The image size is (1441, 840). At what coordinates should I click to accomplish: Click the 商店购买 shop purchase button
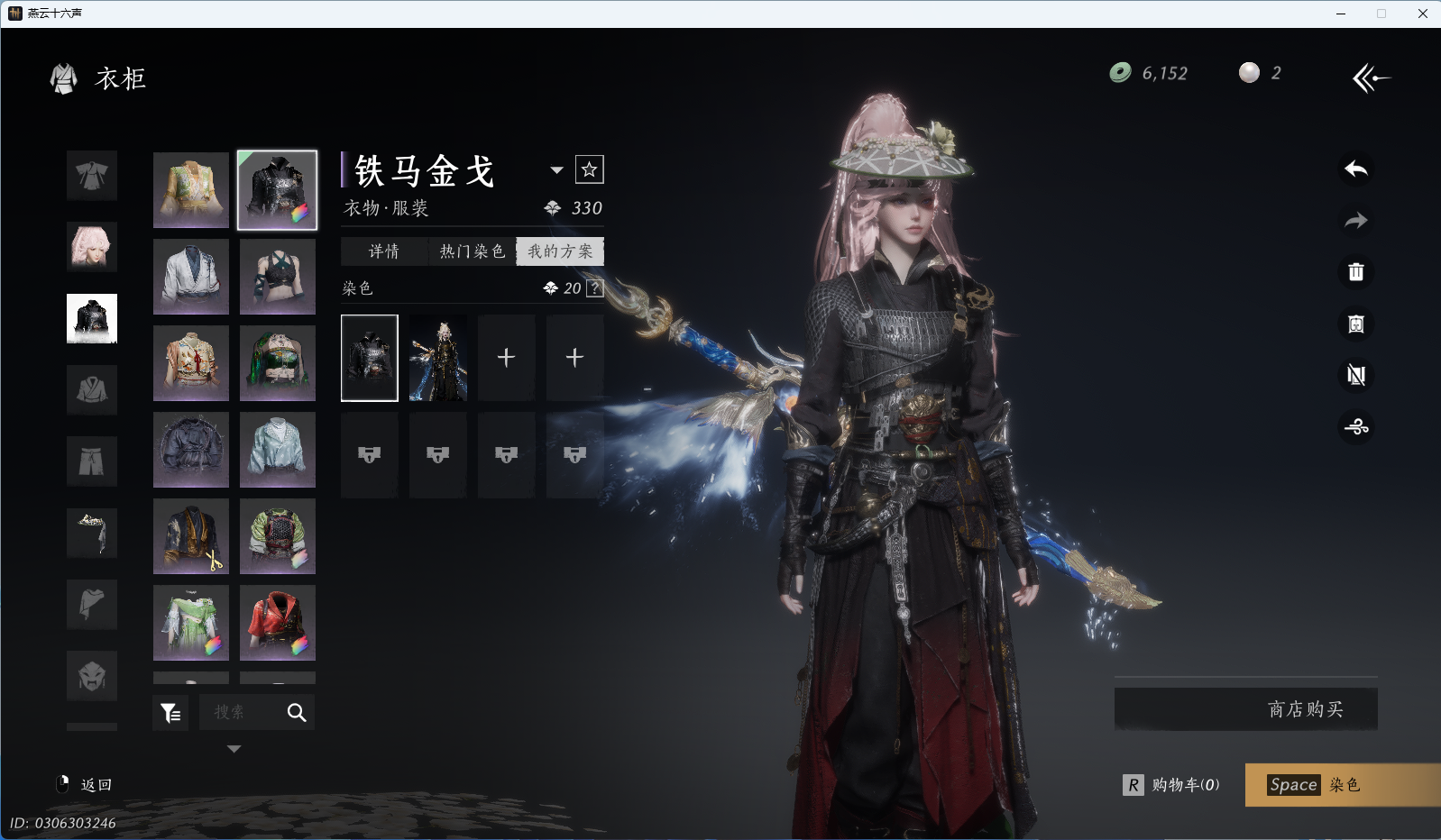coord(1245,709)
